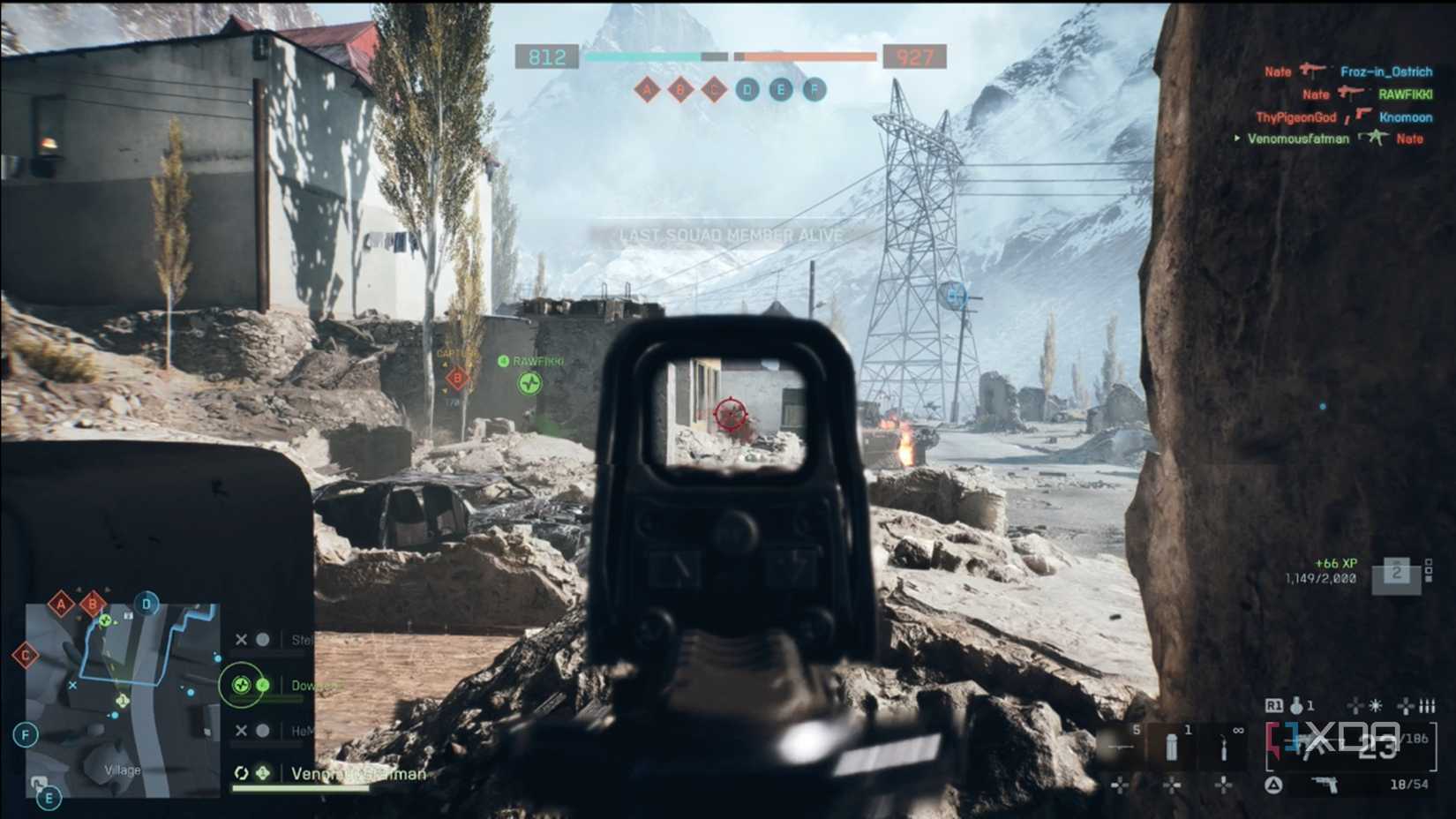Click the sidearm pistol icon showing 18/54 ammo
Viewport: 1456px width, 819px height.
(x=1325, y=784)
